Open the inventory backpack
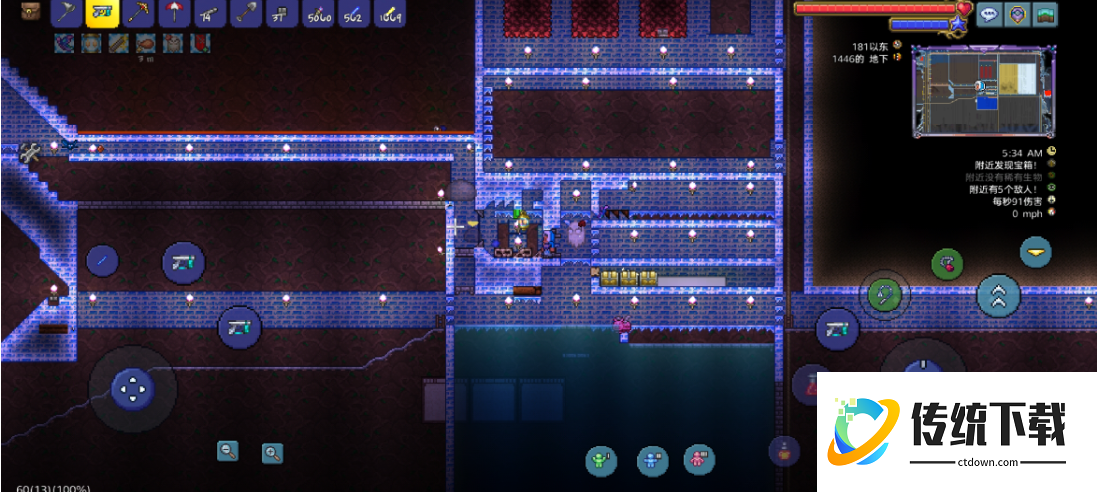 [31, 12]
